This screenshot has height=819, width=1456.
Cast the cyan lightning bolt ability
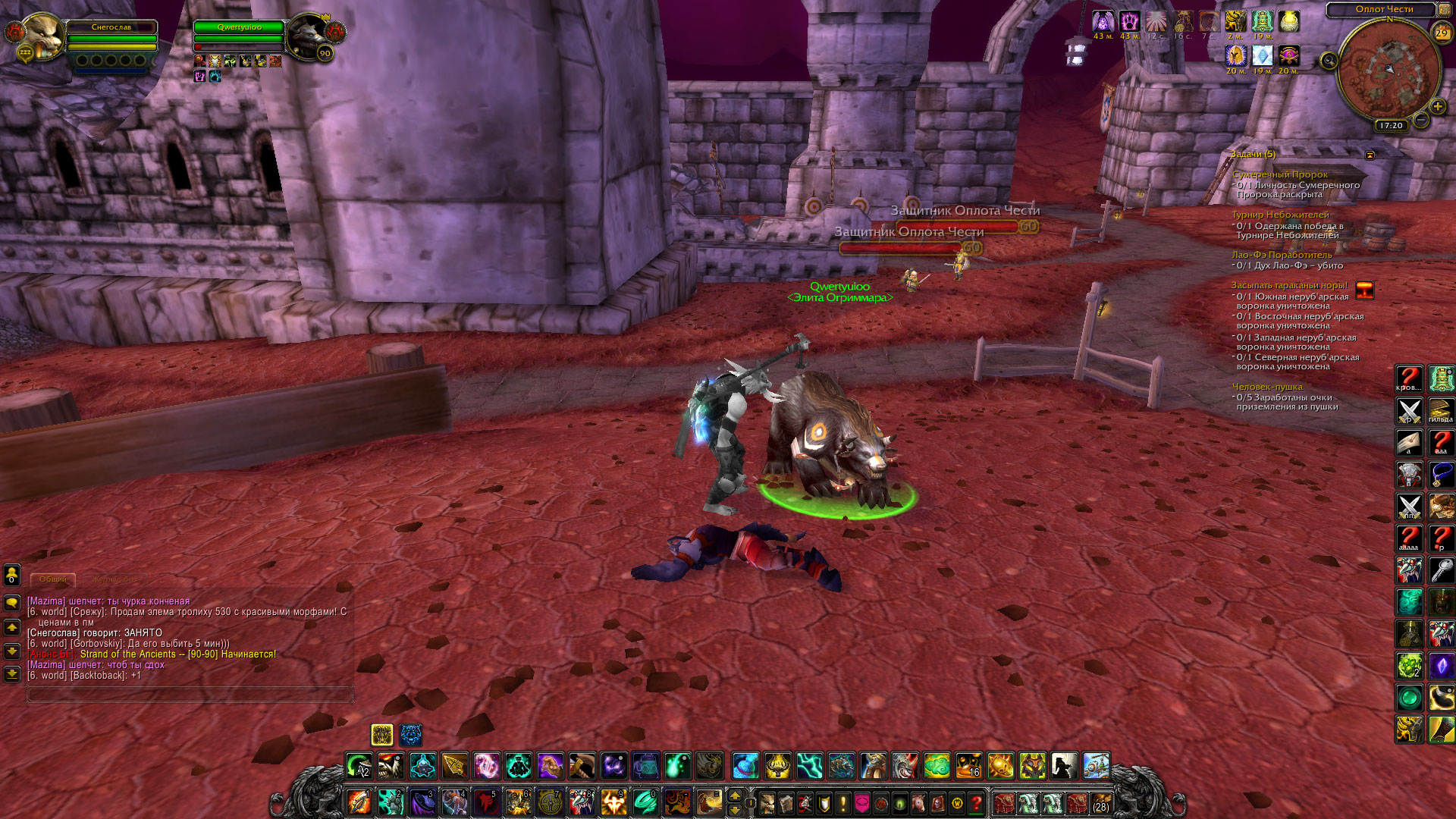click(809, 766)
